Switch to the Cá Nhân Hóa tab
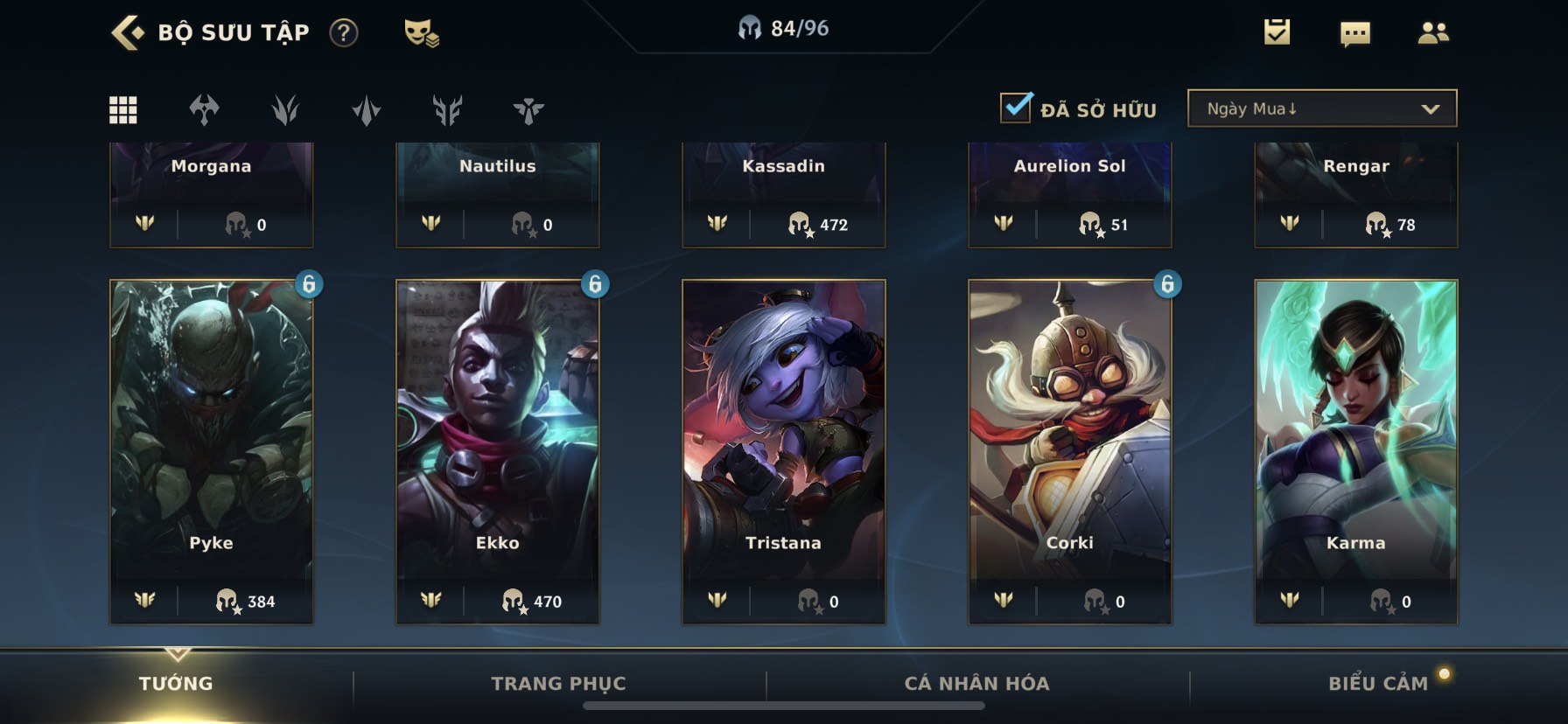1568x724 pixels. (976, 684)
